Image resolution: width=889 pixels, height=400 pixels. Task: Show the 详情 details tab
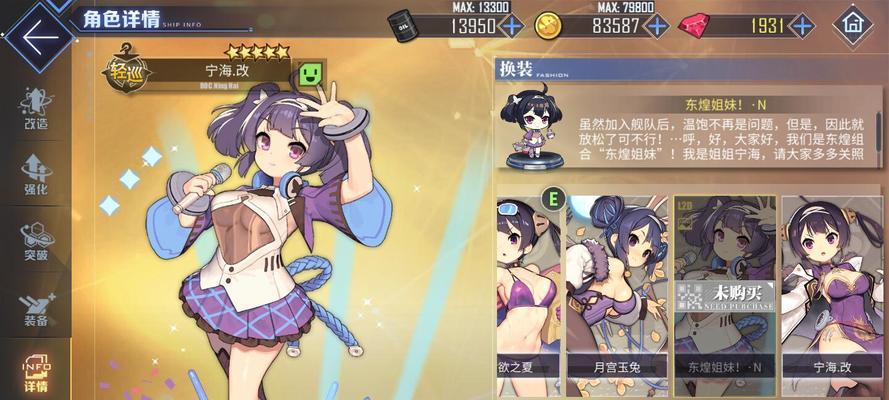click(35, 370)
